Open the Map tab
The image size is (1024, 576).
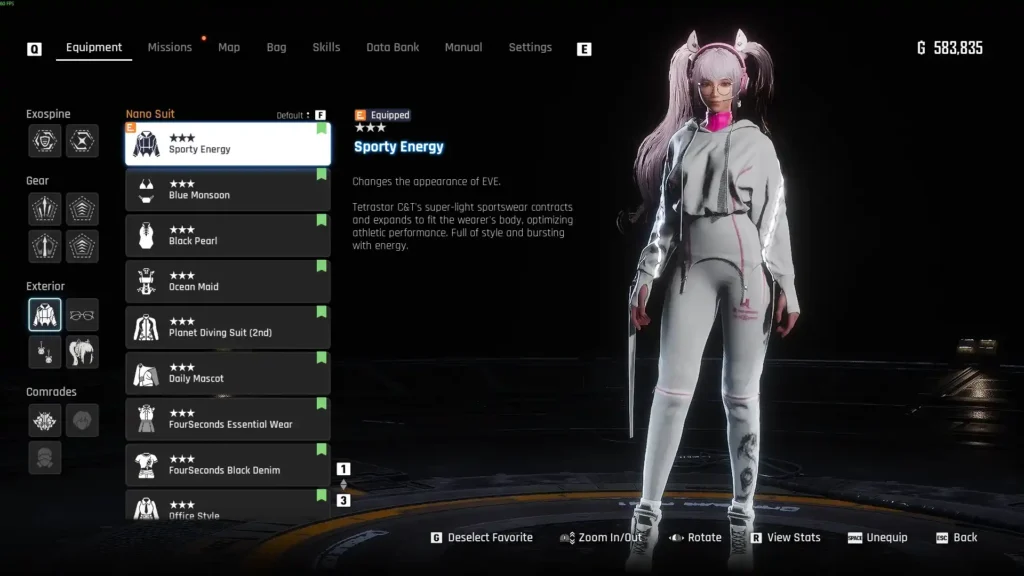pyautogui.click(x=229, y=47)
